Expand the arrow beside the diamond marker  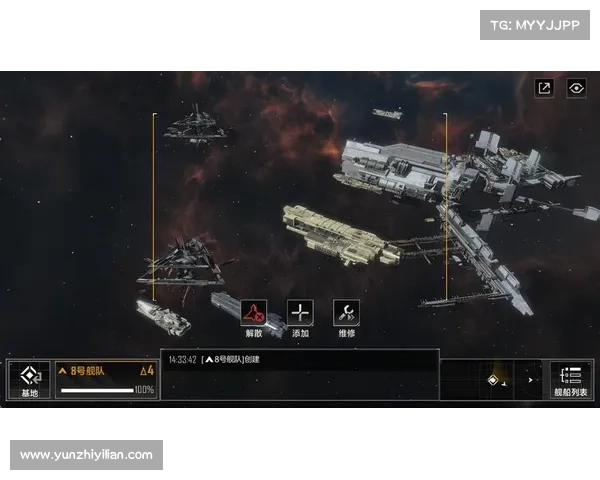click(530, 380)
